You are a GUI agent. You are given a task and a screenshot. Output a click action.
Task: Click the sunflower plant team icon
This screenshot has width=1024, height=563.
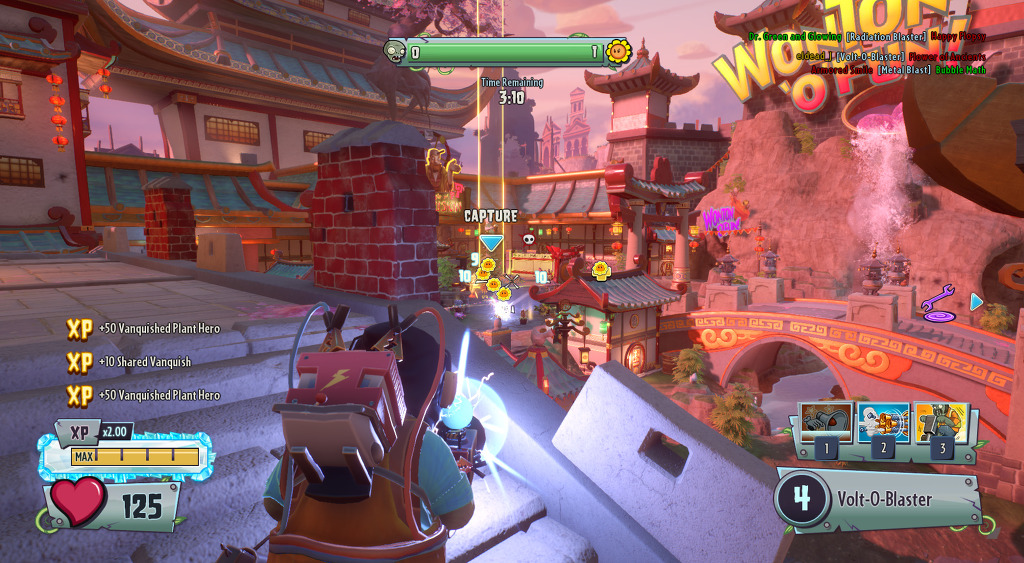(x=618, y=51)
